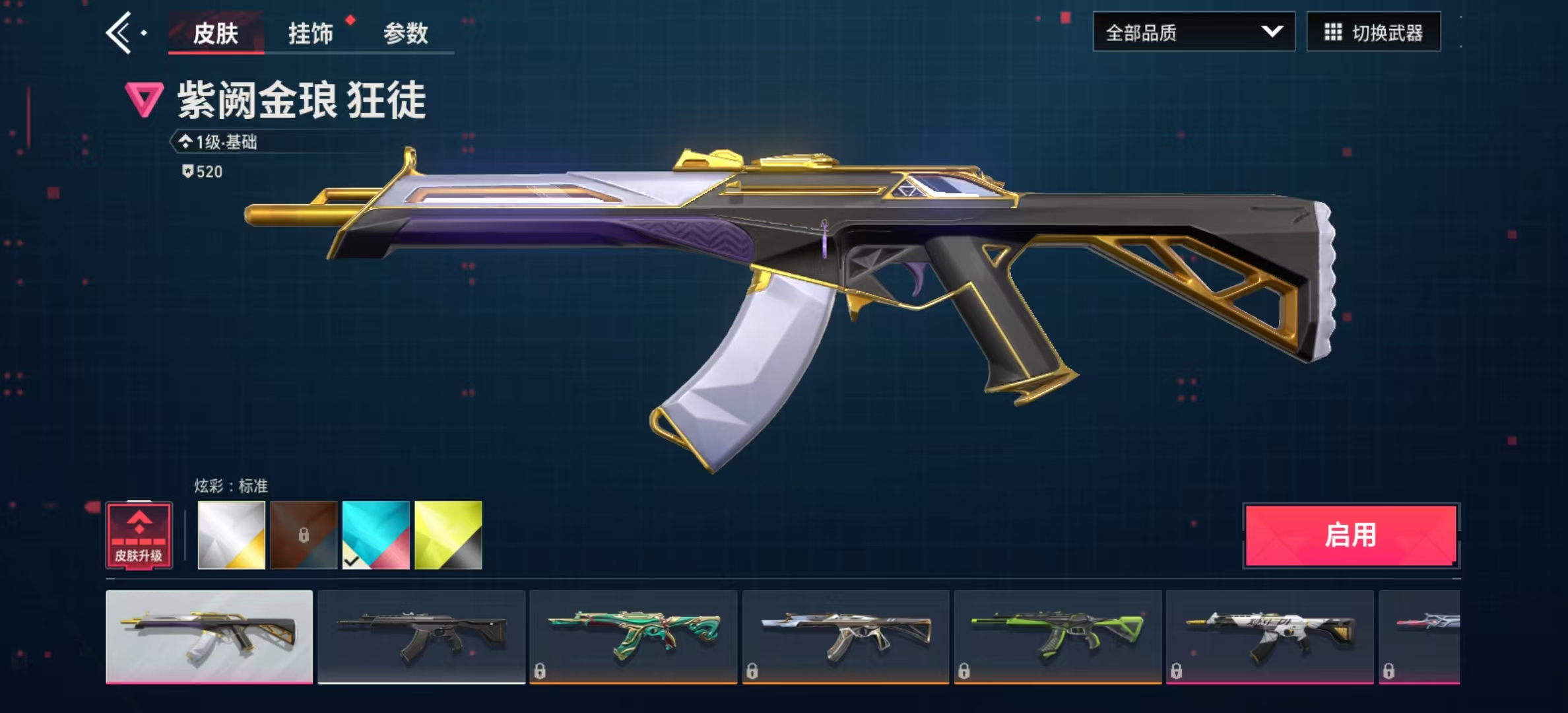
Task: Choose the locked brown chroma swatch
Action: click(304, 535)
